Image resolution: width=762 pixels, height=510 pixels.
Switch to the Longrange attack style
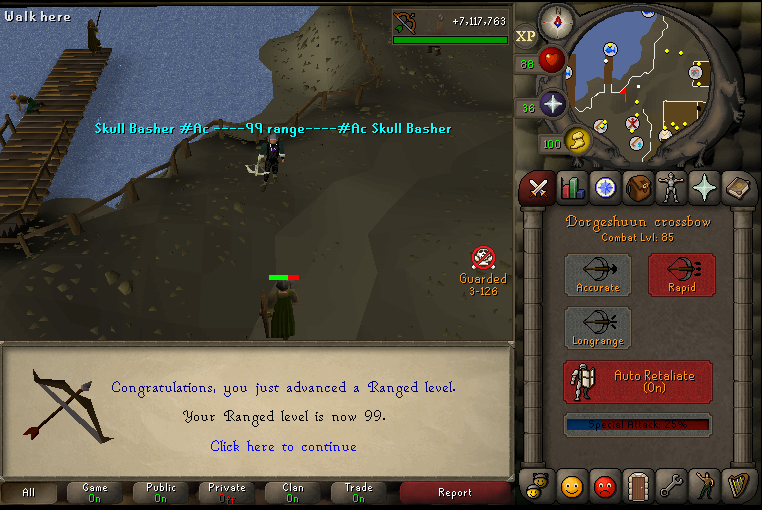click(x=598, y=328)
